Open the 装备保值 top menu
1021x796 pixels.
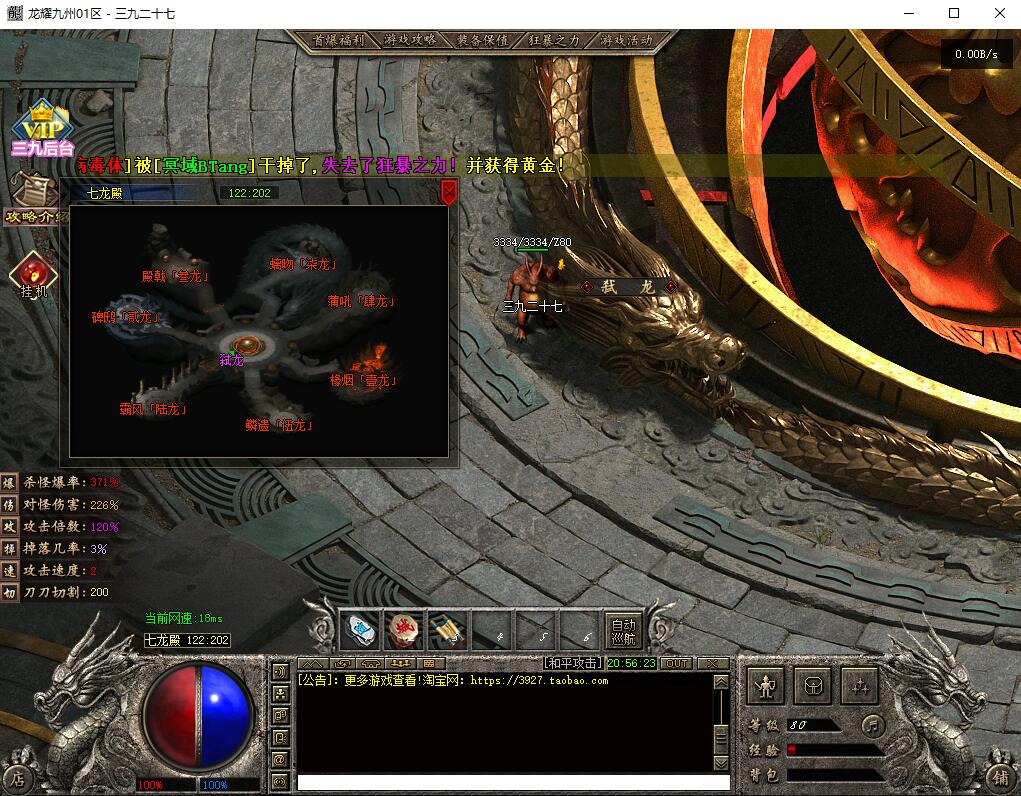pyautogui.click(x=482, y=41)
